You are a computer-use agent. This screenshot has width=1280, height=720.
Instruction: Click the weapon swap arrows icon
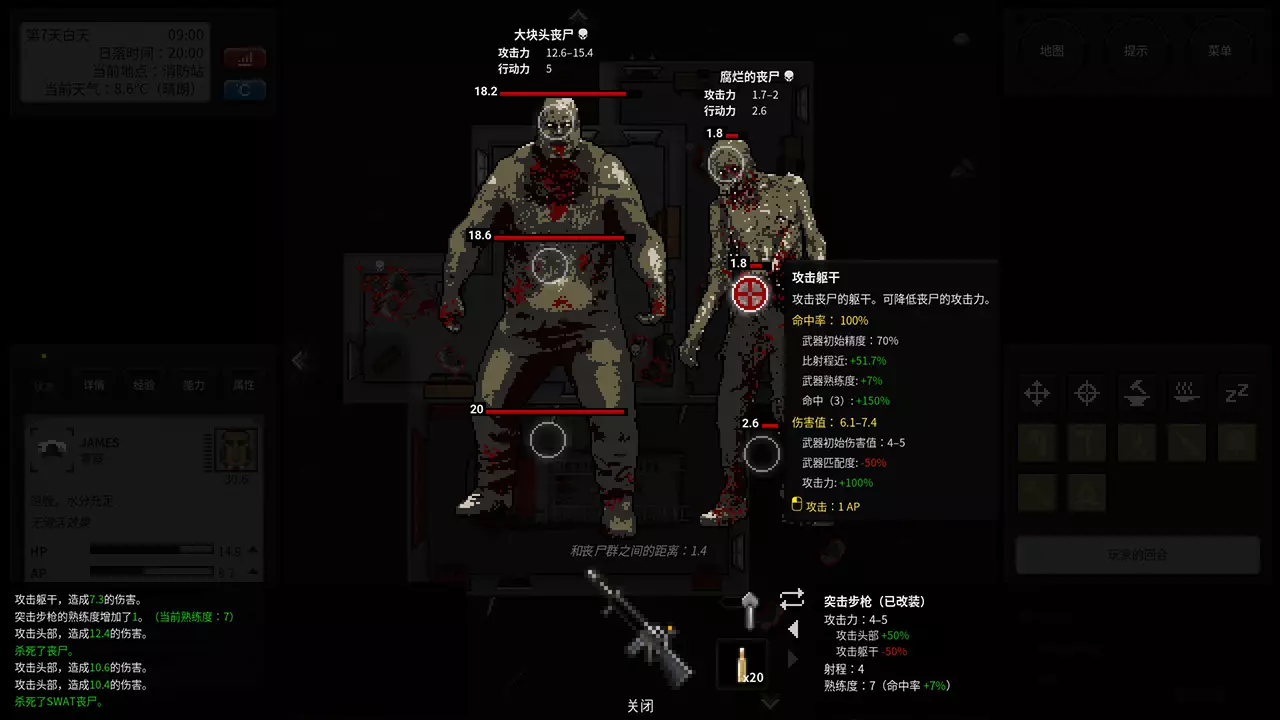(791, 599)
